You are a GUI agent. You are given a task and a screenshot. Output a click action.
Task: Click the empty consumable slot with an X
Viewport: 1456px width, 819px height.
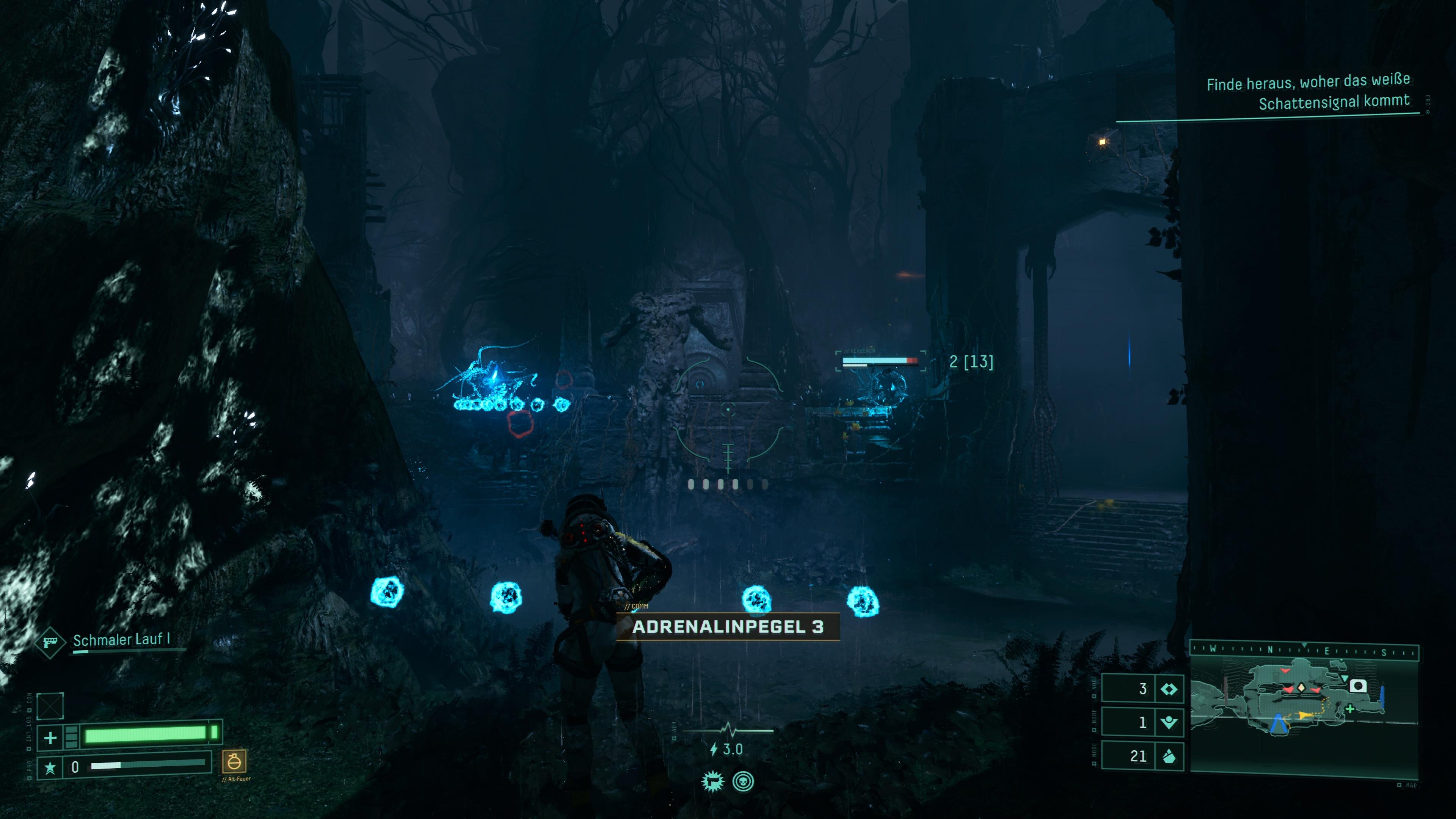[x=50, y=705]
